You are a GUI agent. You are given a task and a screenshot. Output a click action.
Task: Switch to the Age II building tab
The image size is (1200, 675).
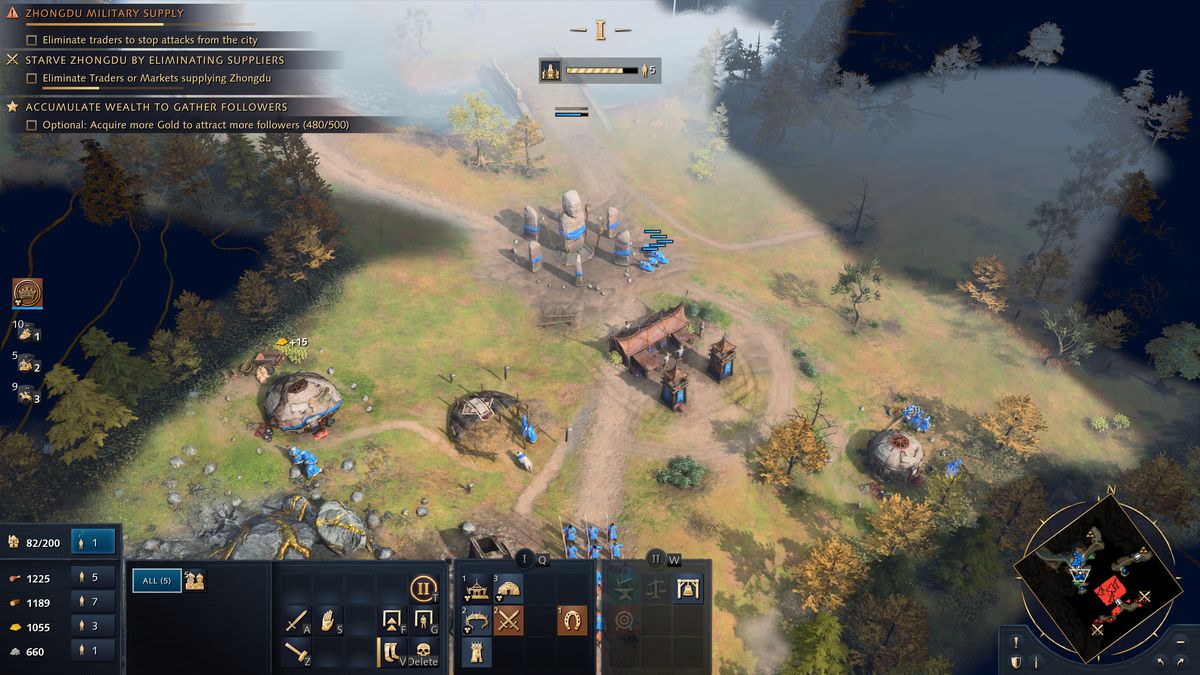(657, 560)
